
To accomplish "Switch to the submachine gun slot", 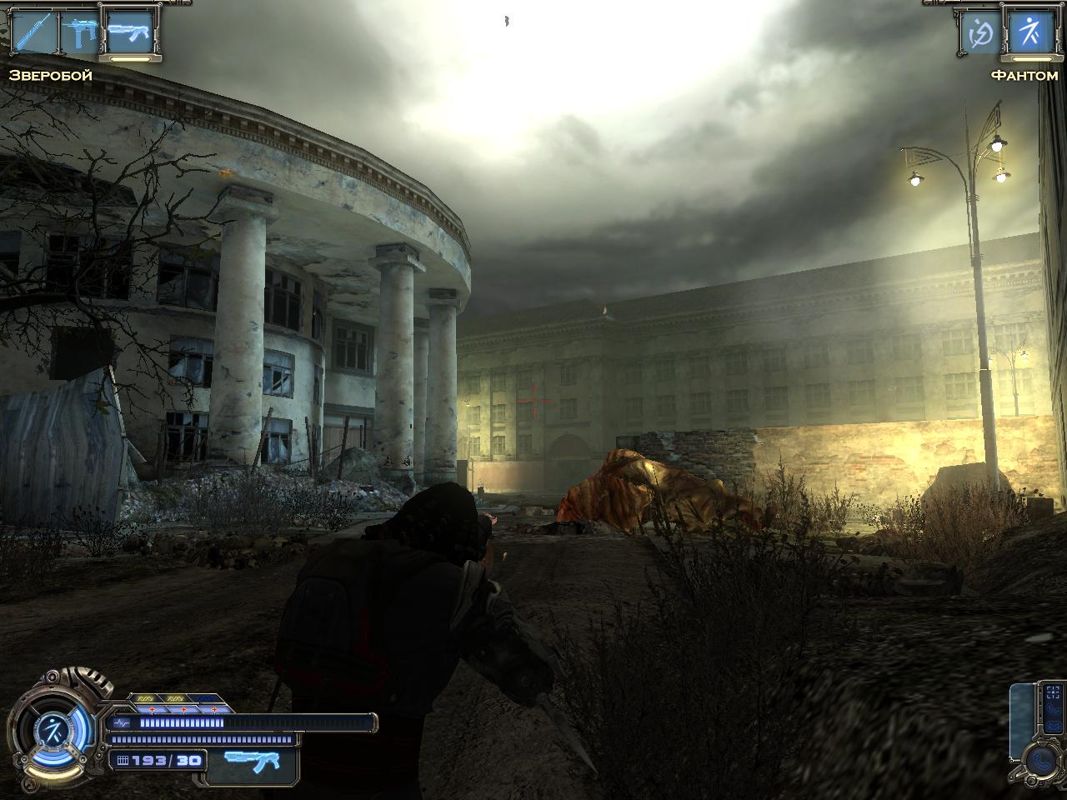I will click(81, 33).
